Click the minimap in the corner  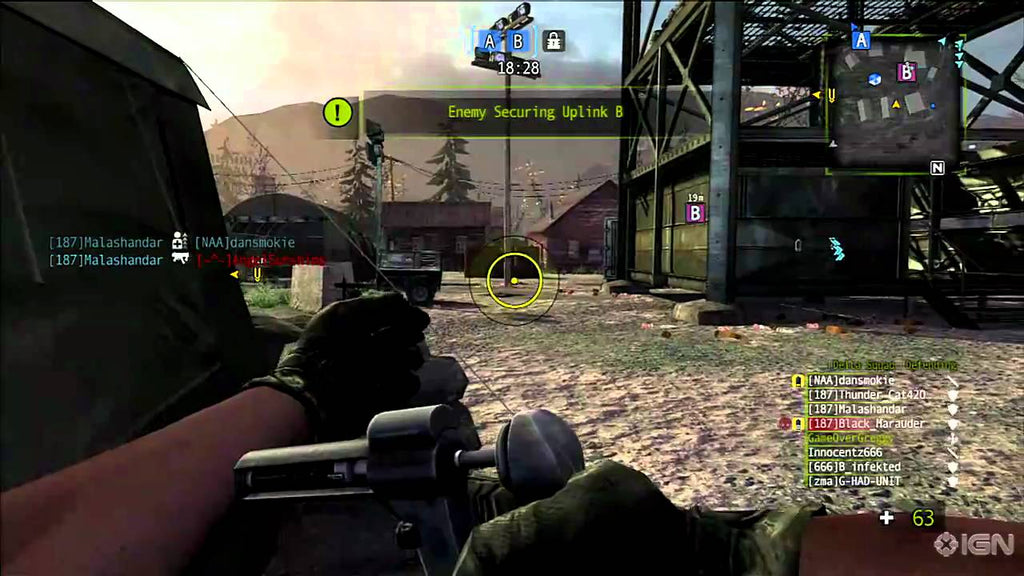[894, 102]
